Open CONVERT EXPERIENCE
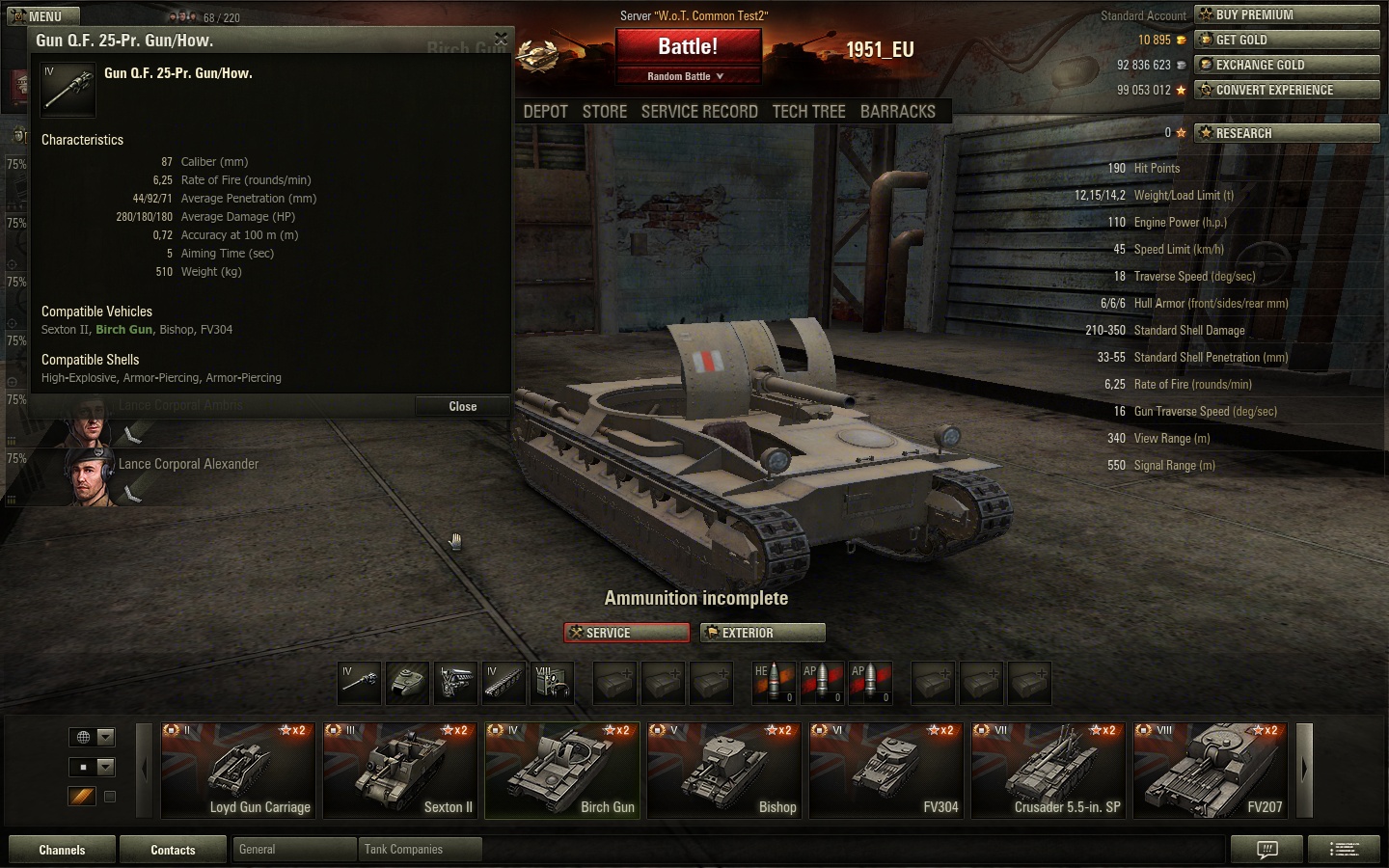The image size is (1389, 868). point(1287,90)
